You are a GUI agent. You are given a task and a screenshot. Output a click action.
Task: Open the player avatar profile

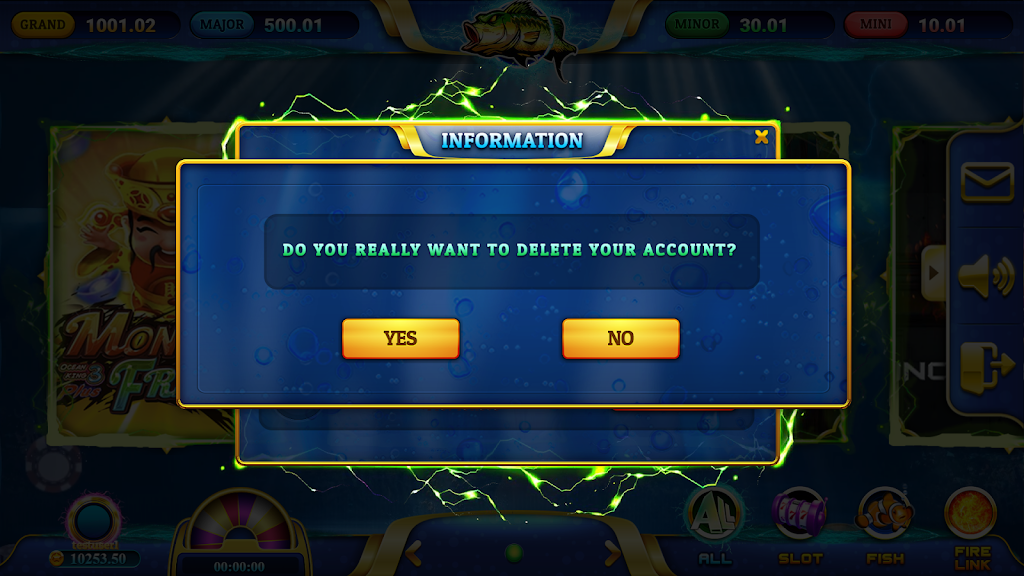(93, 522)
